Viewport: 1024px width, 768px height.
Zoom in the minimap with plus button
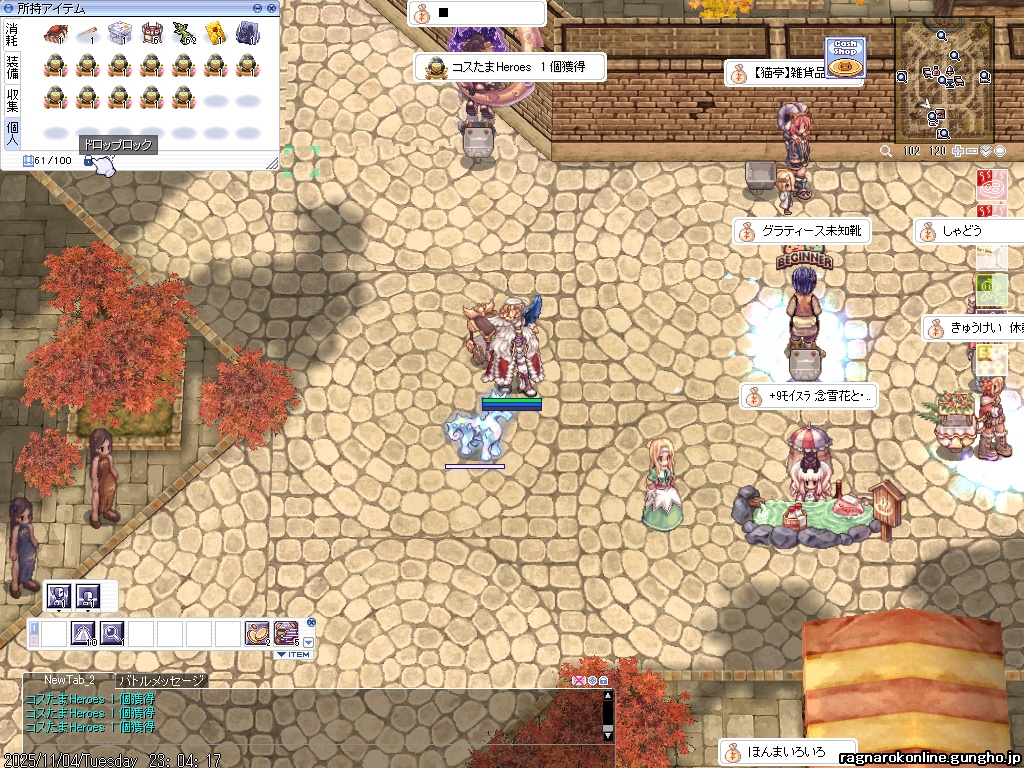point(958,151)
